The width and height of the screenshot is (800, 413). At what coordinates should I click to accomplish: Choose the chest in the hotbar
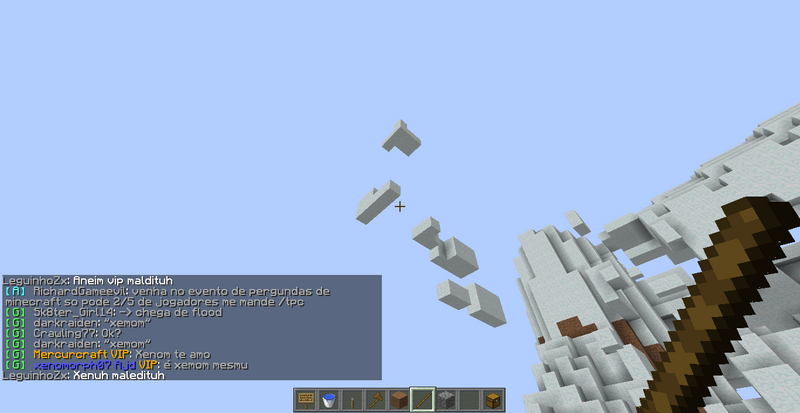pos(492,400)
